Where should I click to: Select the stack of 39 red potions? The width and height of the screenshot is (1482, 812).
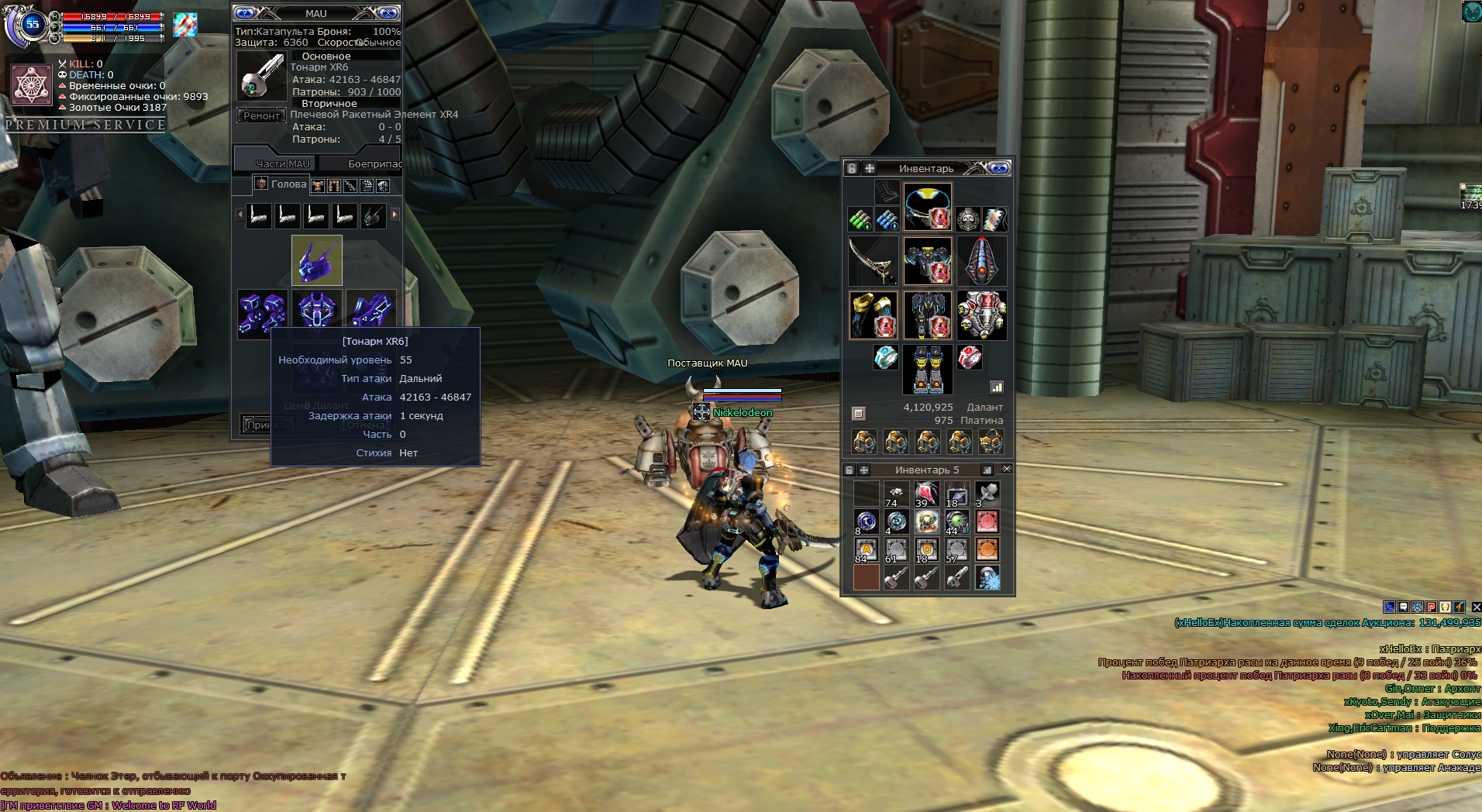926,494
